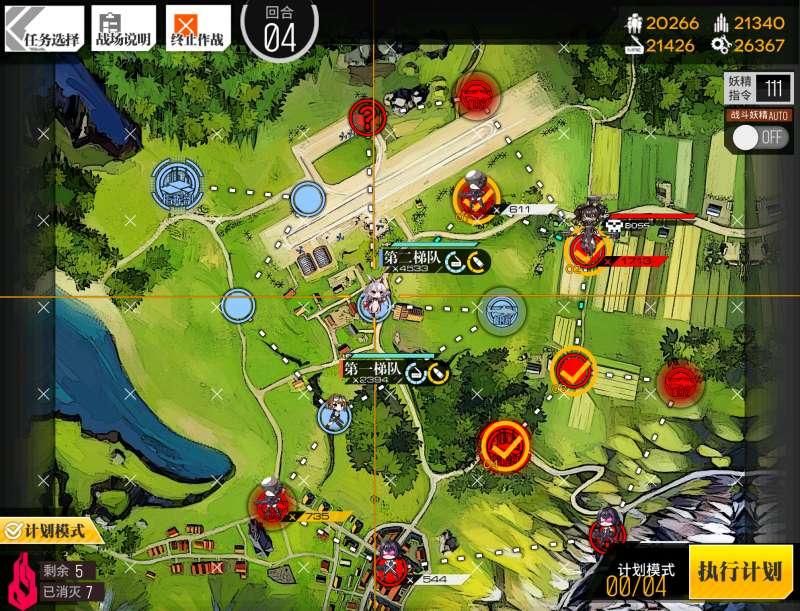Switch the combat fairy AUTO toggle
Screen dimensions: 800x611
[760, 137]
